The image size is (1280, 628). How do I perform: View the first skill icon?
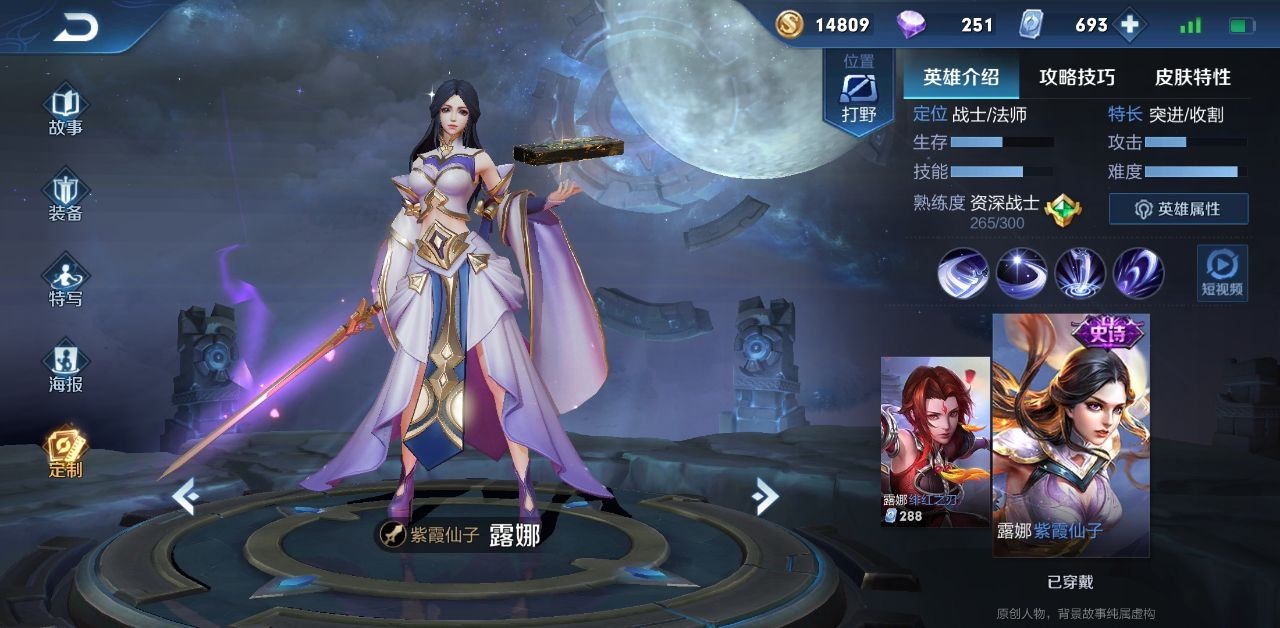pos(963,272)
